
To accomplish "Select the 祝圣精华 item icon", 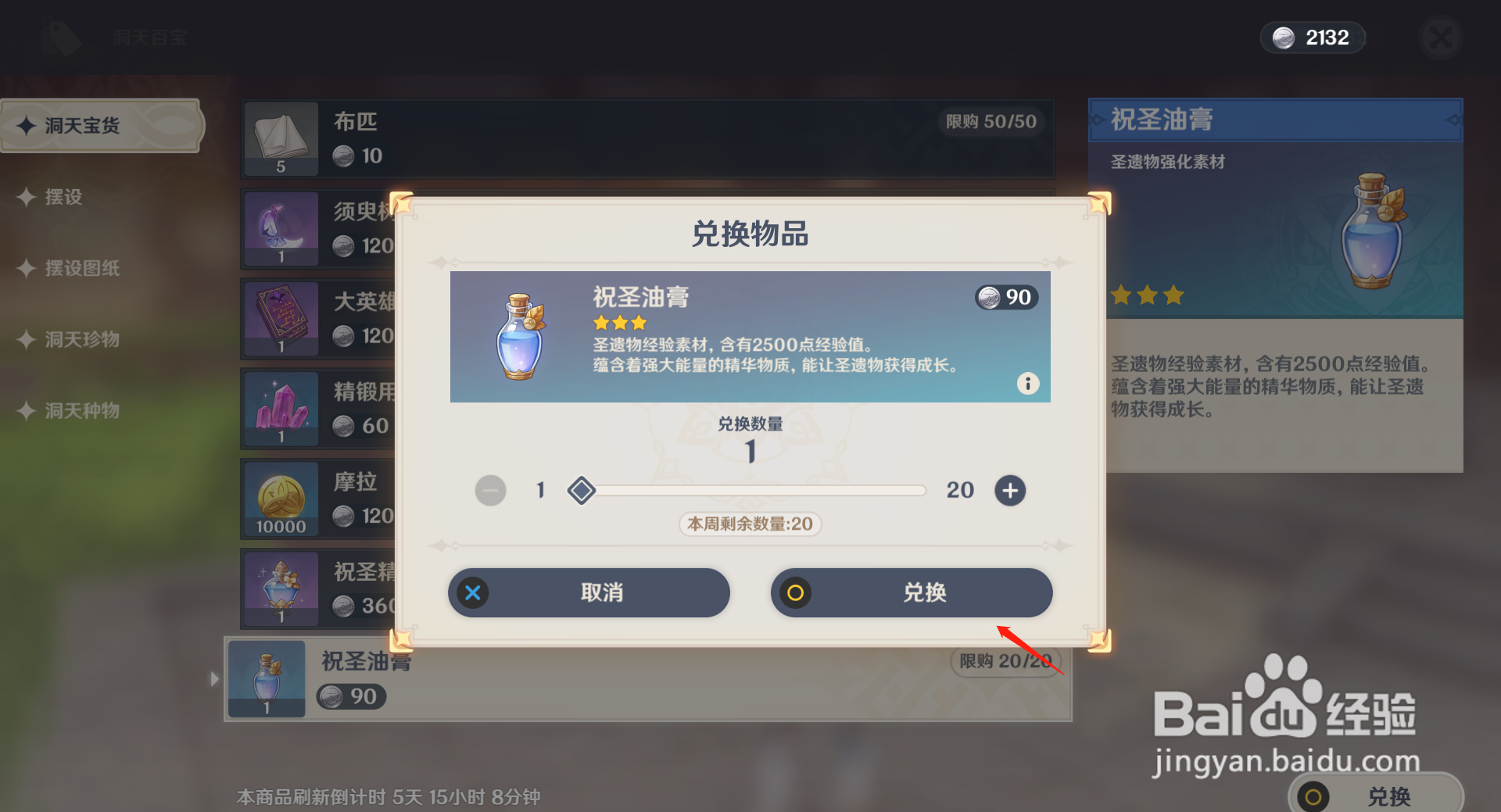I will [281, 588].
